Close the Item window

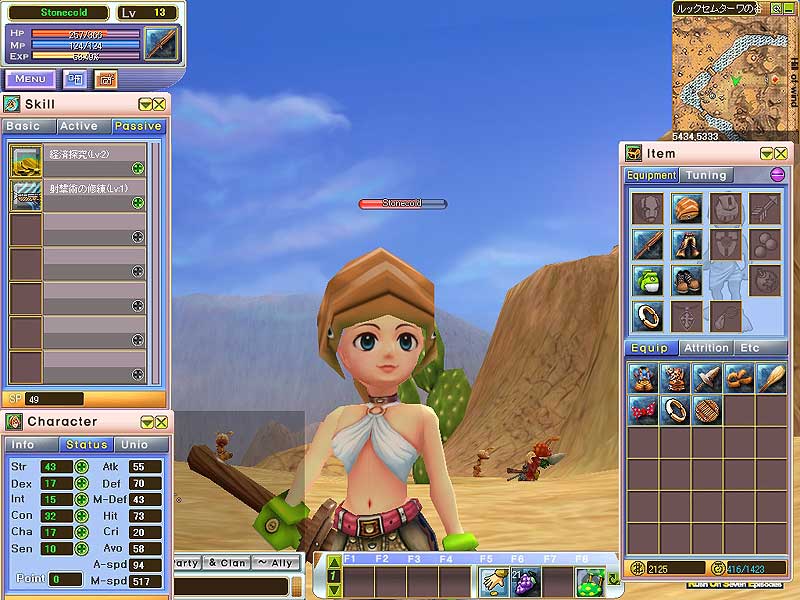pos(780,153)
